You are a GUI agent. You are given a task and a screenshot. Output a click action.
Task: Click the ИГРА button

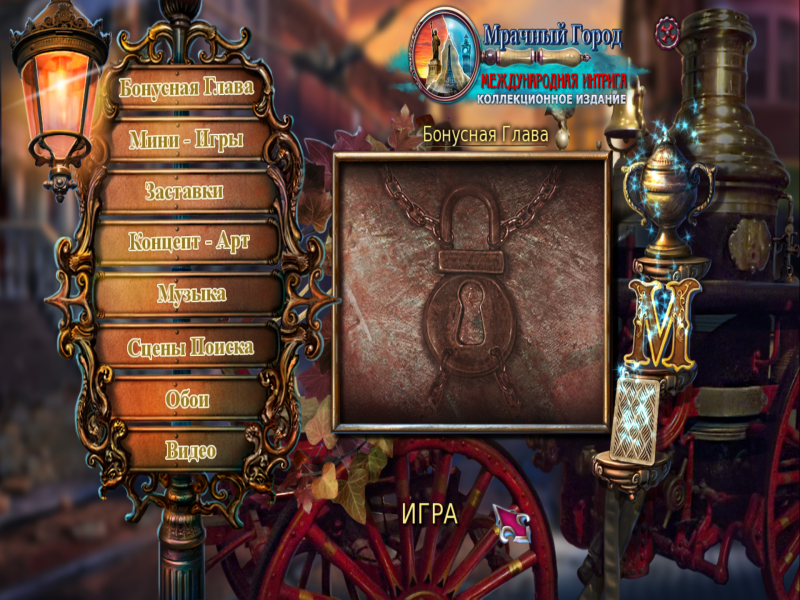[429, 514]
